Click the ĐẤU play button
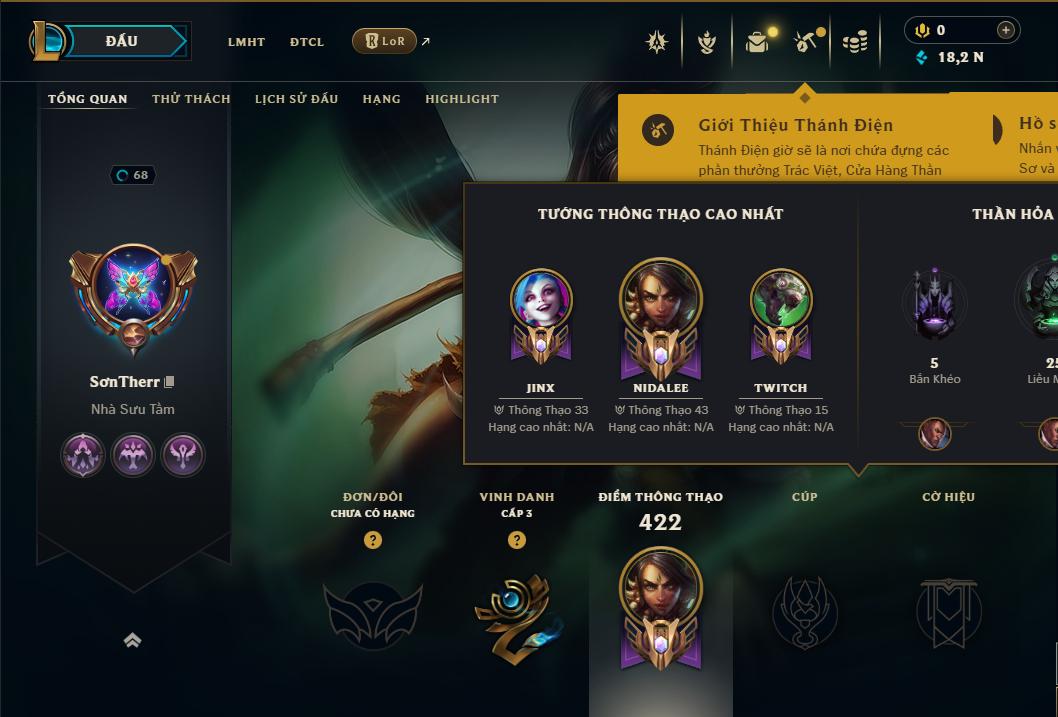The image size is (1058, 717). click(122, 41)
